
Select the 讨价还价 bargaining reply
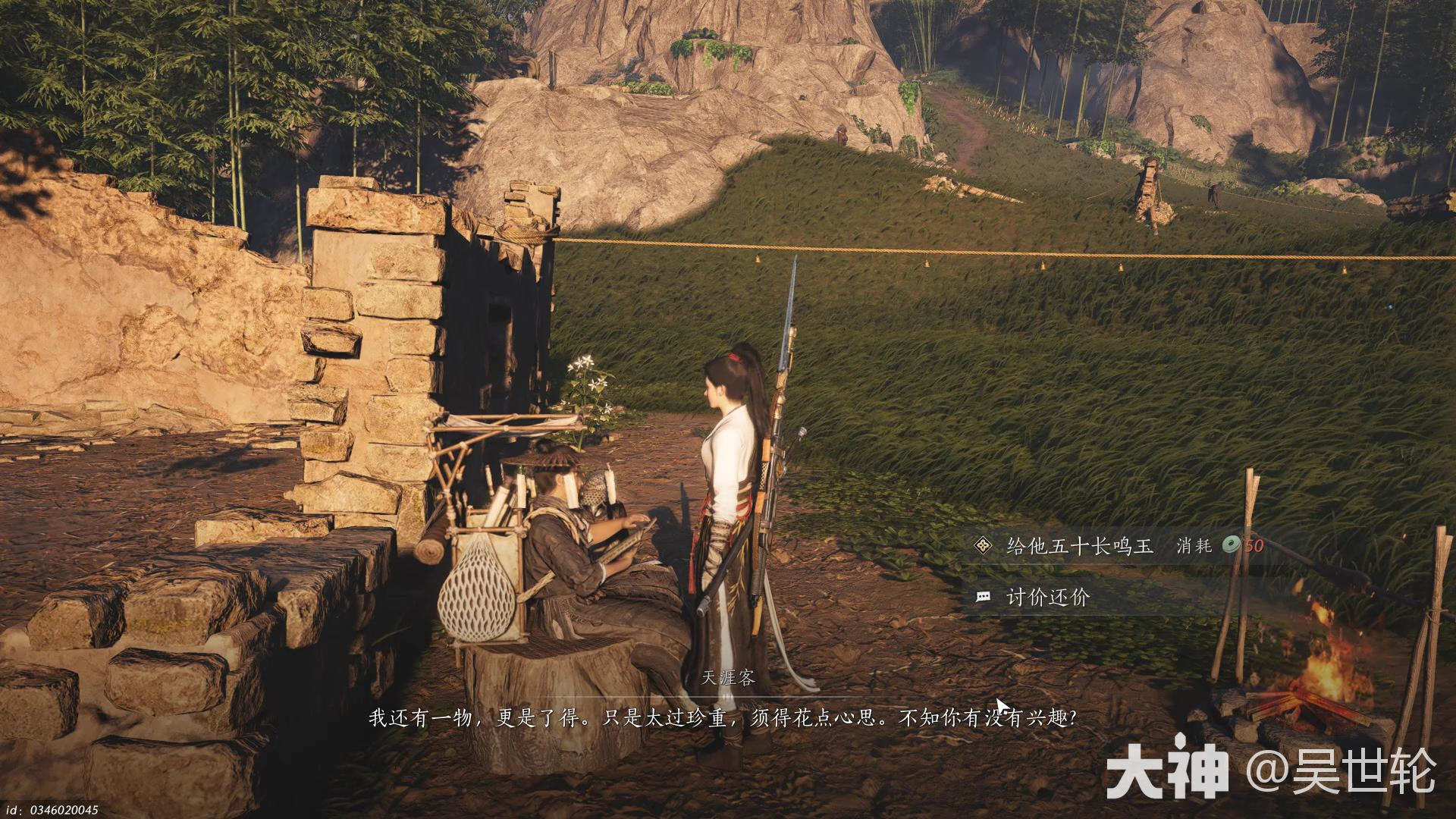pyautogui.click(x=1047, y=598)
